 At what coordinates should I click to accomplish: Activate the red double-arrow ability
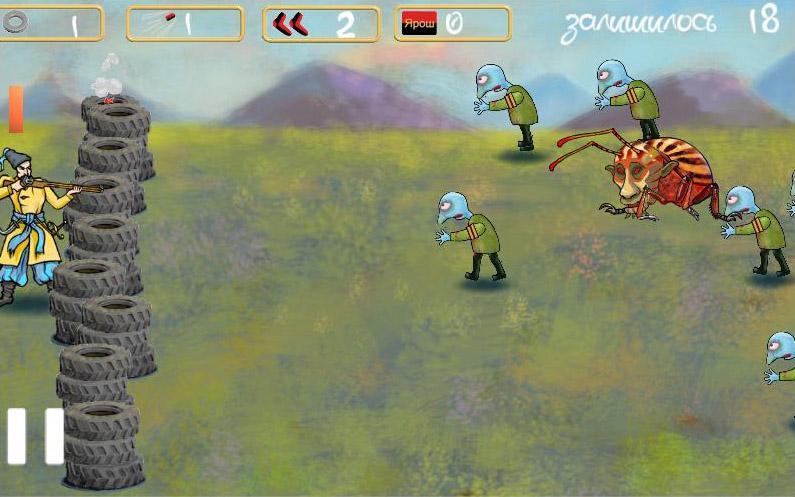[320, 24]
